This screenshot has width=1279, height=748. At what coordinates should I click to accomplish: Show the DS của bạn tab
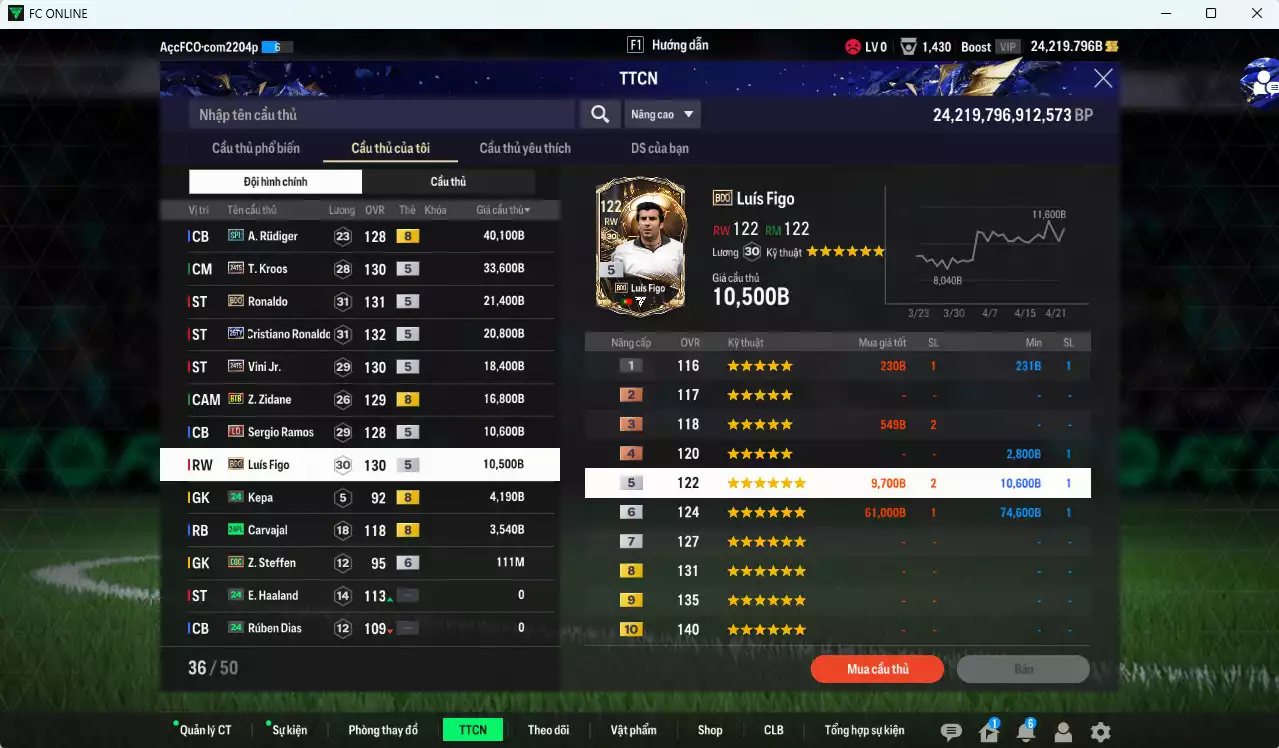pyautogui.click(x=659, y=148)
